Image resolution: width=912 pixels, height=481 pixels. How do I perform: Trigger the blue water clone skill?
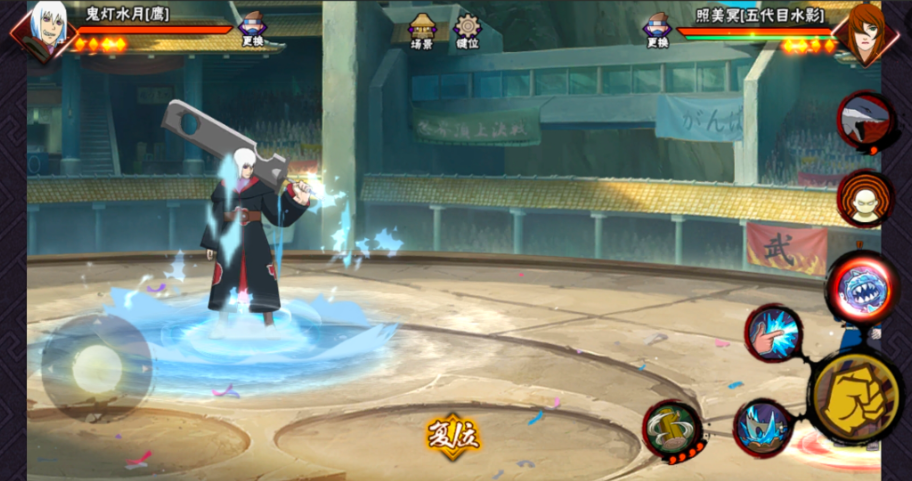click(x=763, y=427)
